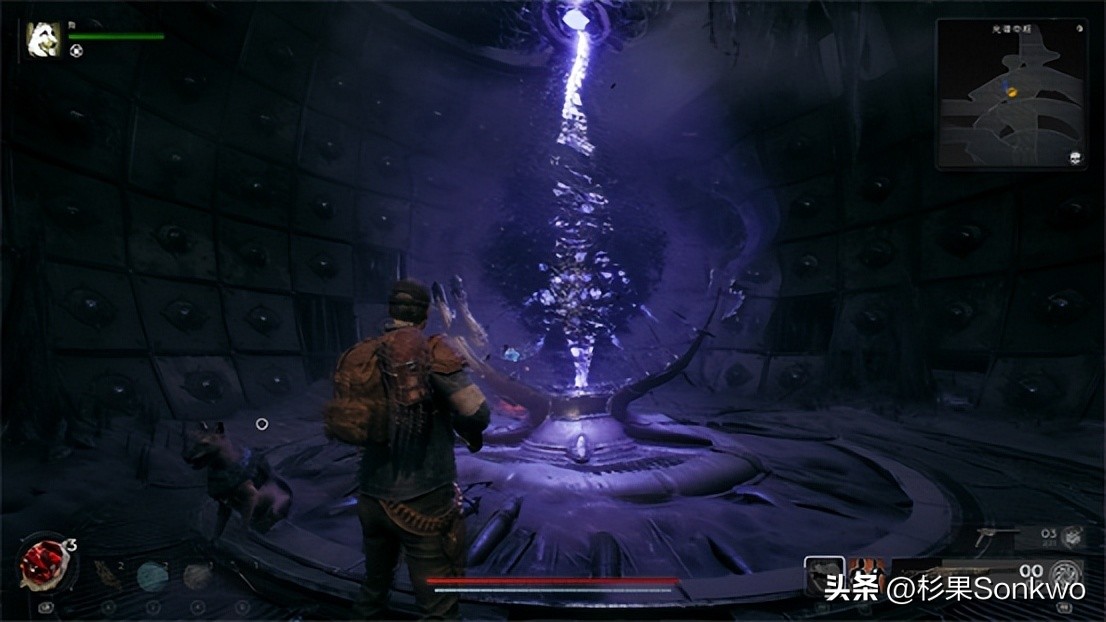Open the minimap
The image size is (1106, 622).
pyautogui.click(x=1011, y=92)
